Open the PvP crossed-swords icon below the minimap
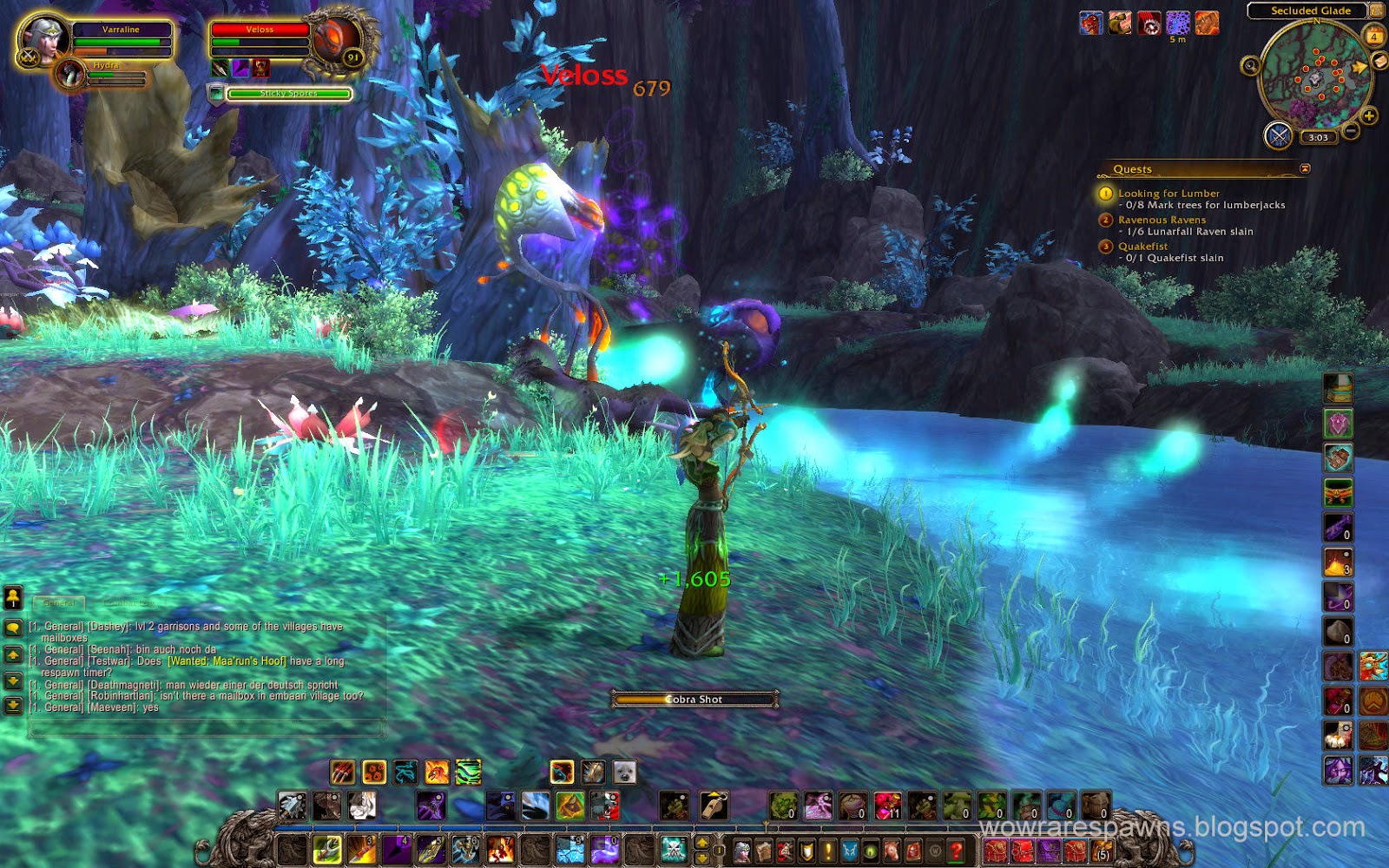The width and height of the screenshot is (1389, 868). pyautogui.click(x=1280, y=136)
